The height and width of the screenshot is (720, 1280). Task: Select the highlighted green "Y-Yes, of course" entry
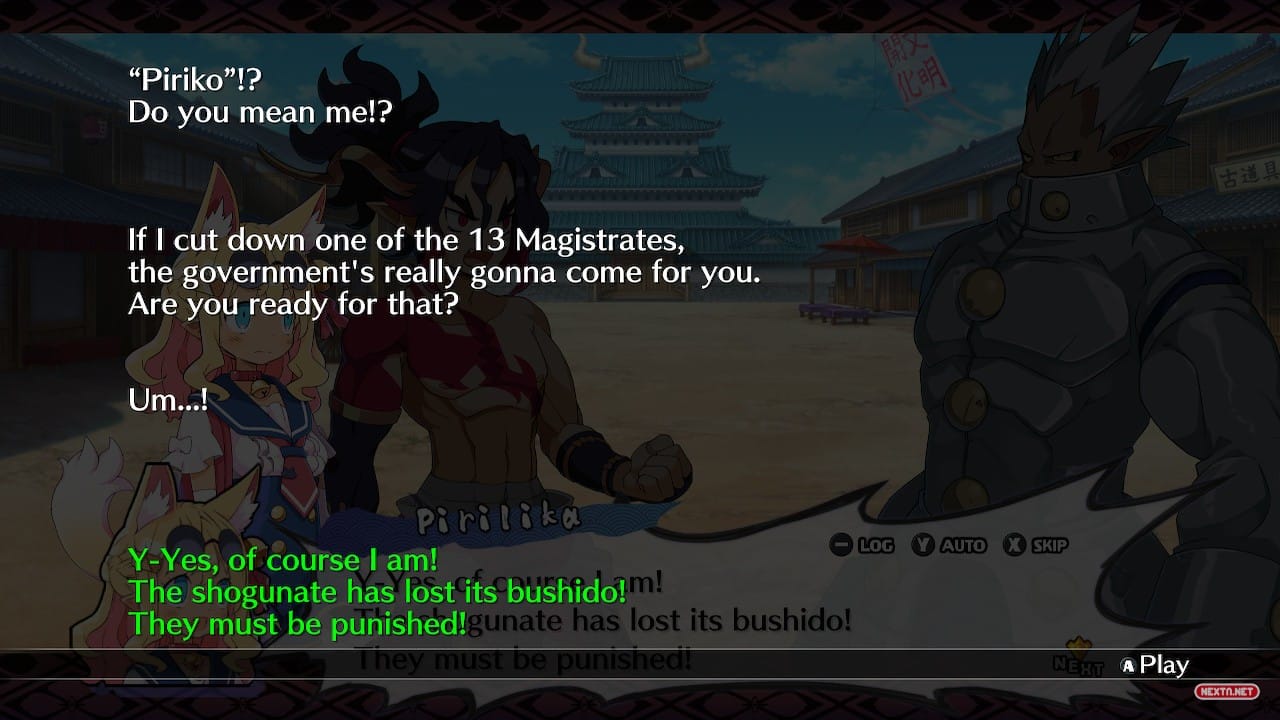click(x=378, y=592)
